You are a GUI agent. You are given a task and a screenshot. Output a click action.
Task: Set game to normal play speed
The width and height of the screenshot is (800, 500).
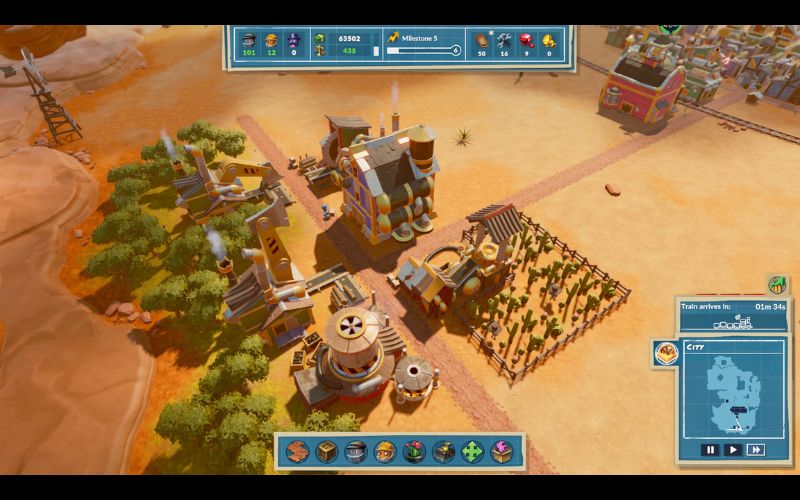(733, 450)
